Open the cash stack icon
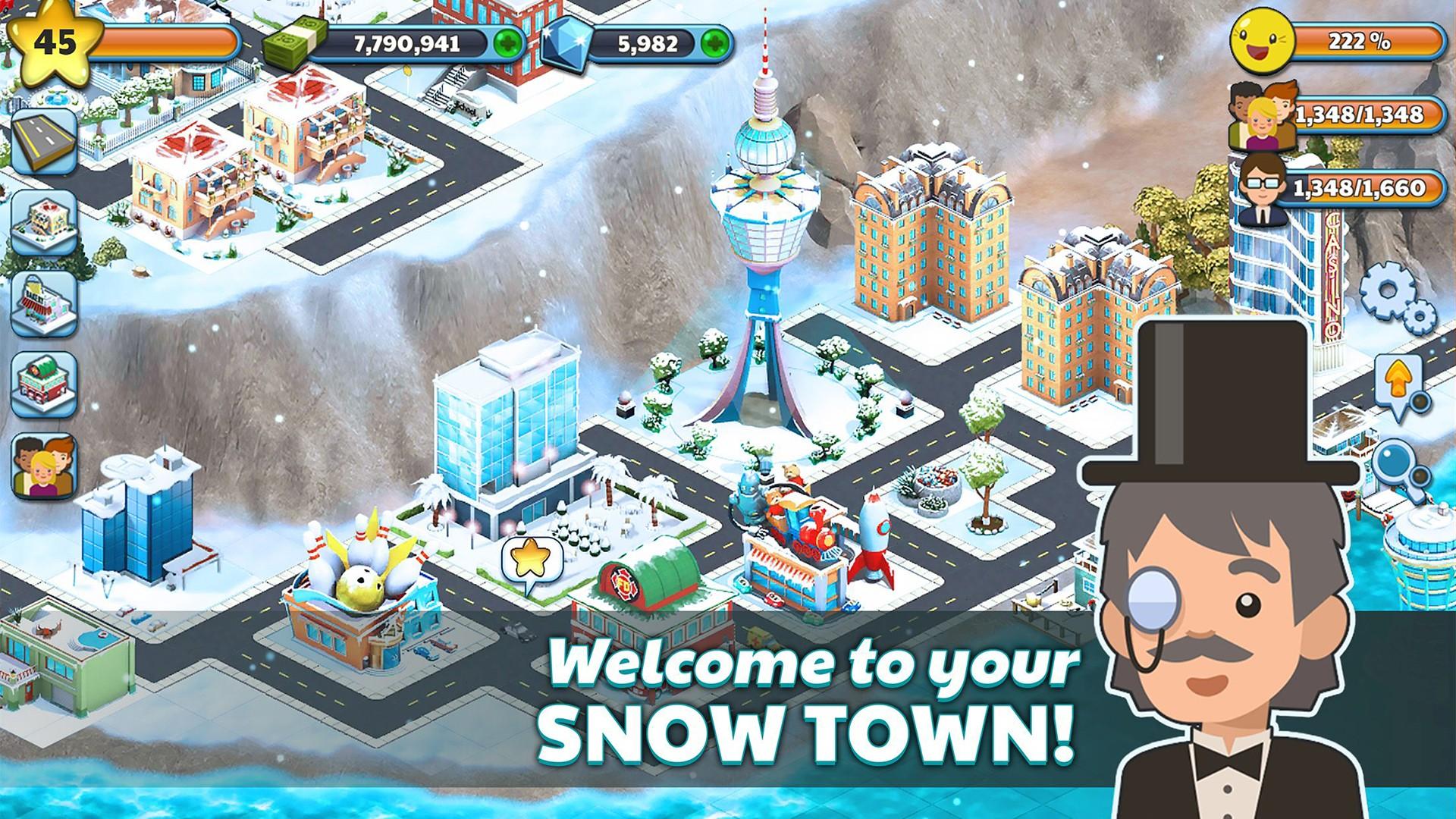This screenshot has width=1456, height=819. (x=296, y=42)
